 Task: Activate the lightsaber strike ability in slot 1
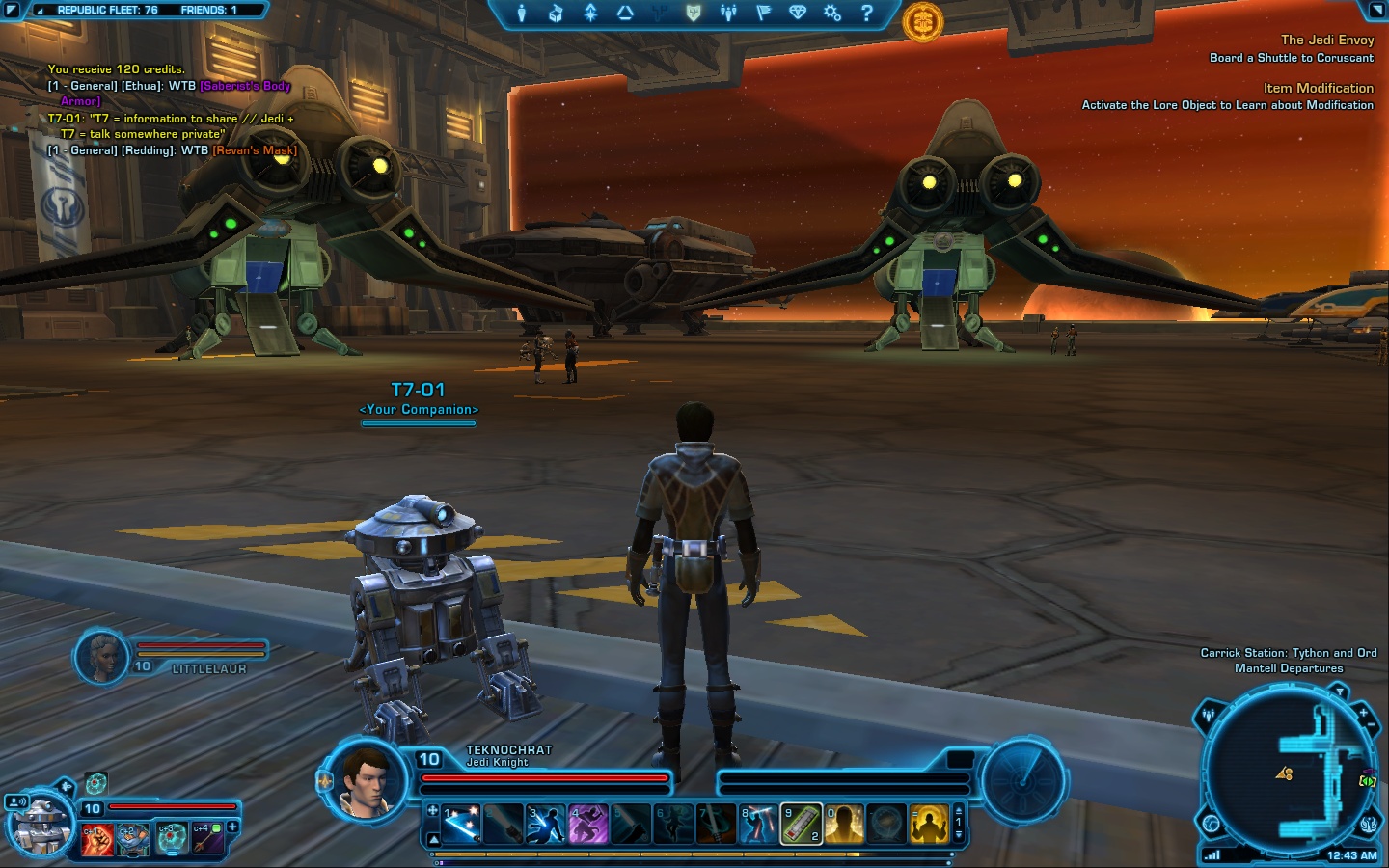click(x=462, y=825)
